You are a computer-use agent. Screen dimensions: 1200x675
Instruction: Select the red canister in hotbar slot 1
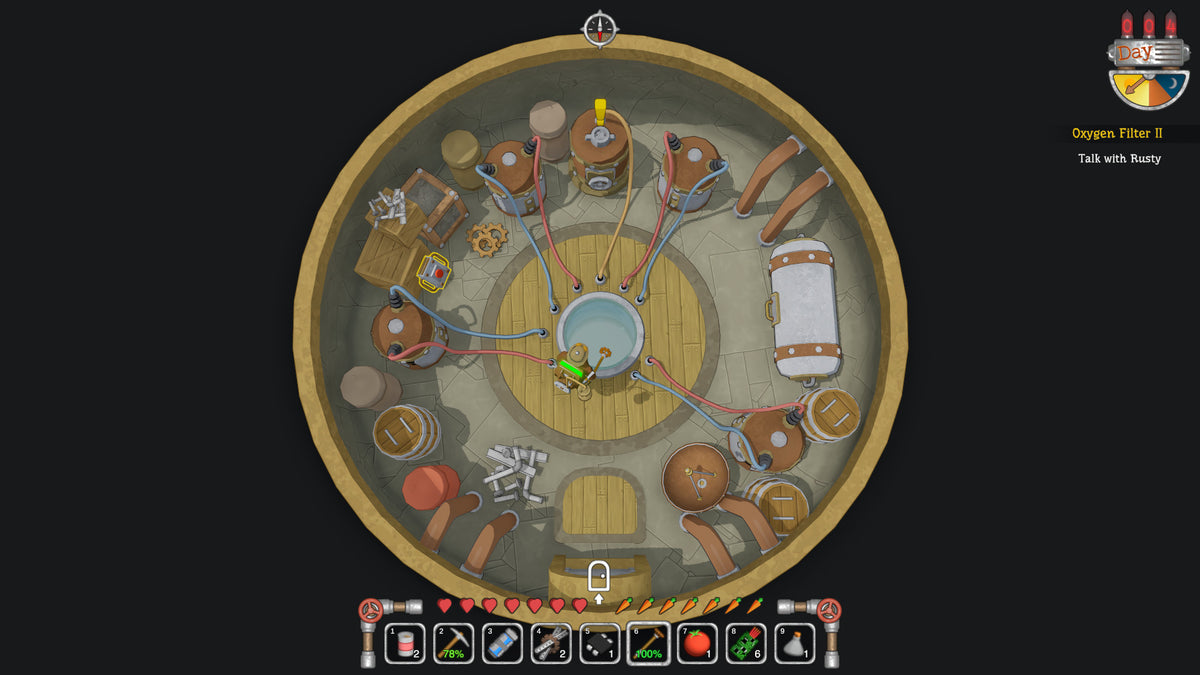[405, 643]
